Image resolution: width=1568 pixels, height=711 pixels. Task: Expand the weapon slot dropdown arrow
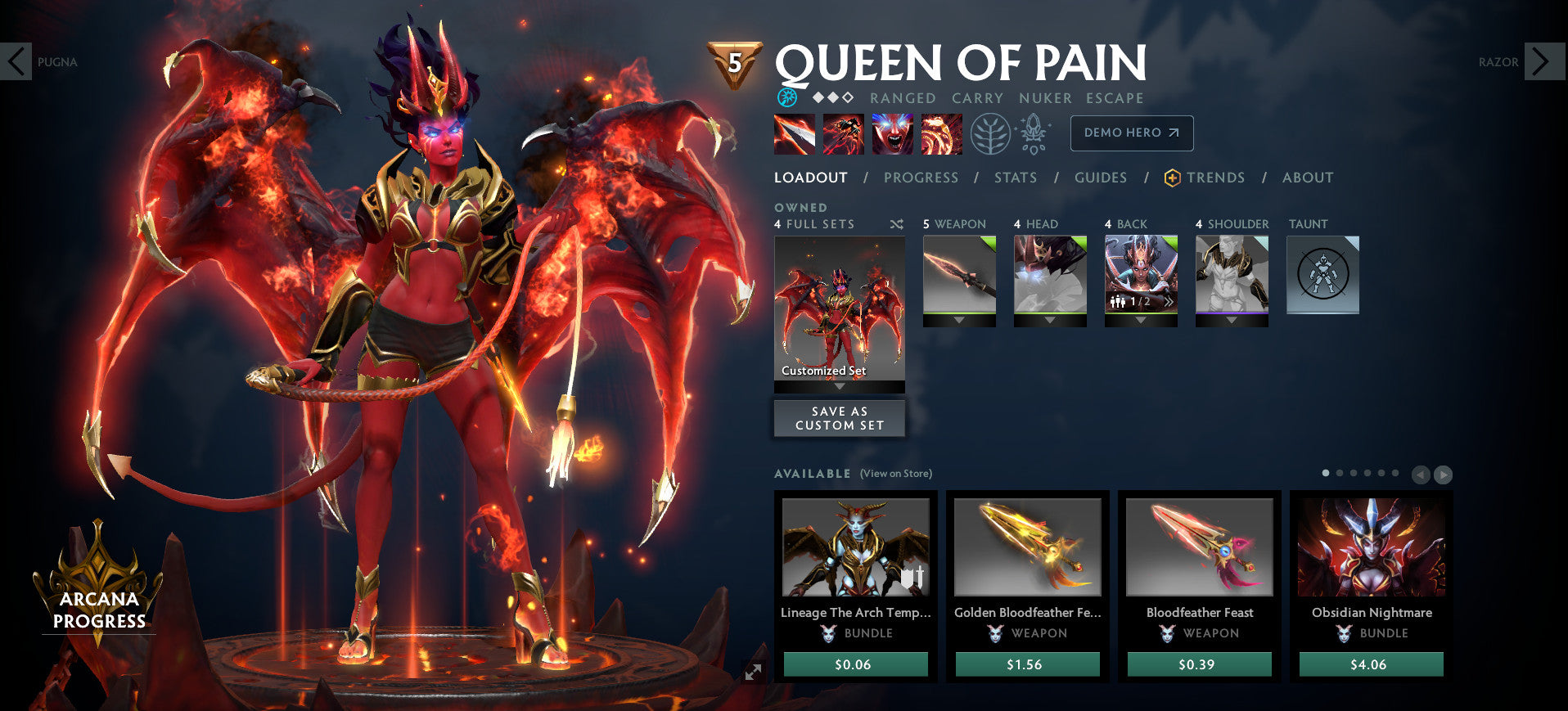(958, 321)
